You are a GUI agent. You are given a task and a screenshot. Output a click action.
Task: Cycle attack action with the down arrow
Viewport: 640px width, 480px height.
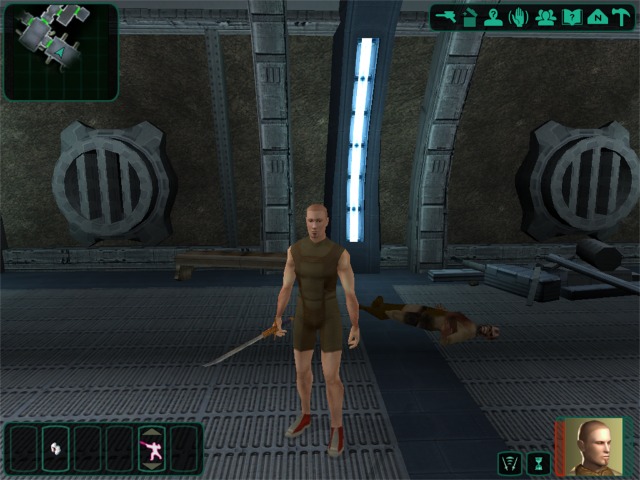point(152,468)
